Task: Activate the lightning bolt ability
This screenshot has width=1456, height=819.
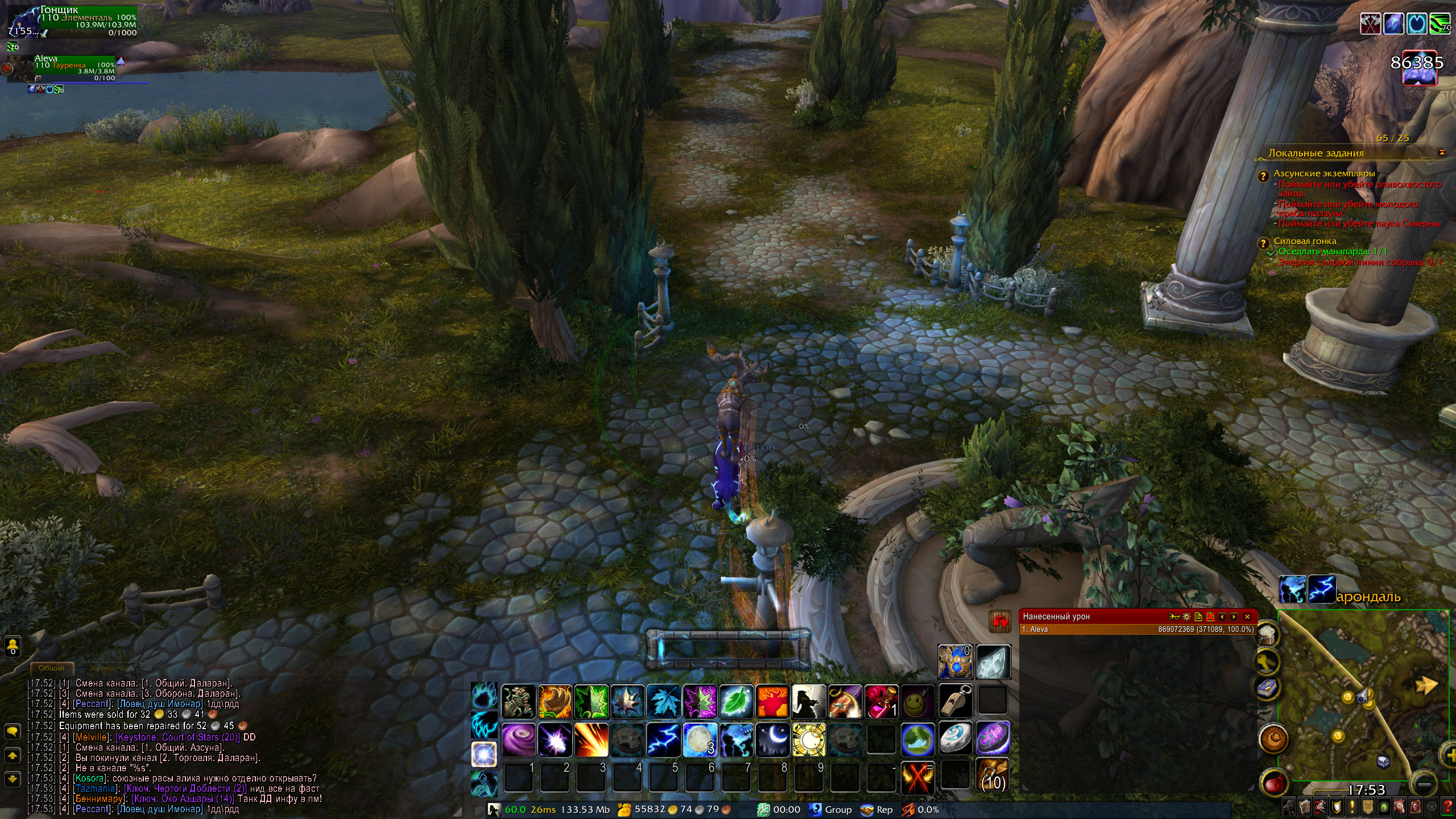Action: (x=664, y=739)
